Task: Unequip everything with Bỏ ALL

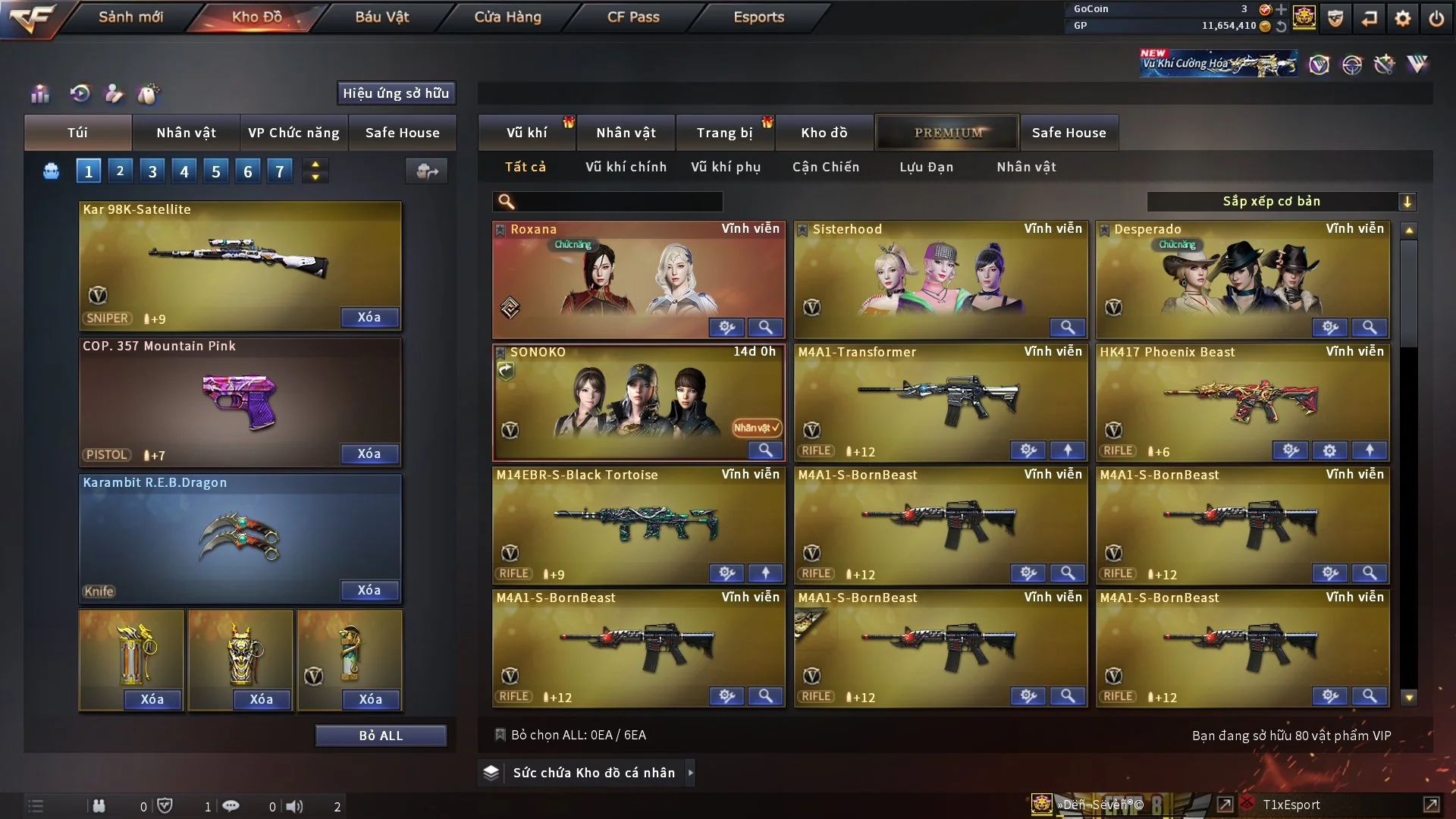Action: [x=381, y=736]
